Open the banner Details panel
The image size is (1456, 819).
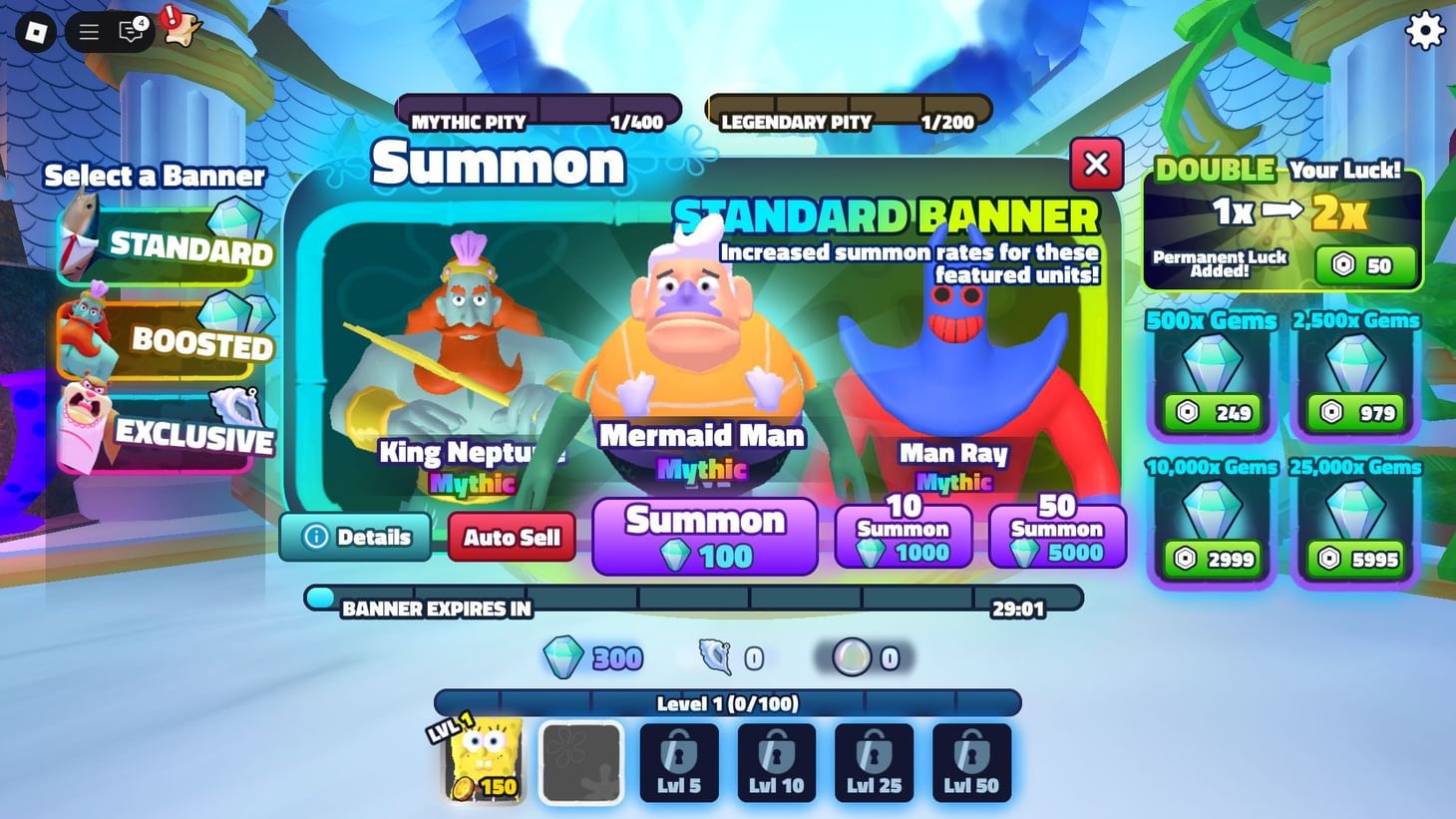tap(356, 537)
